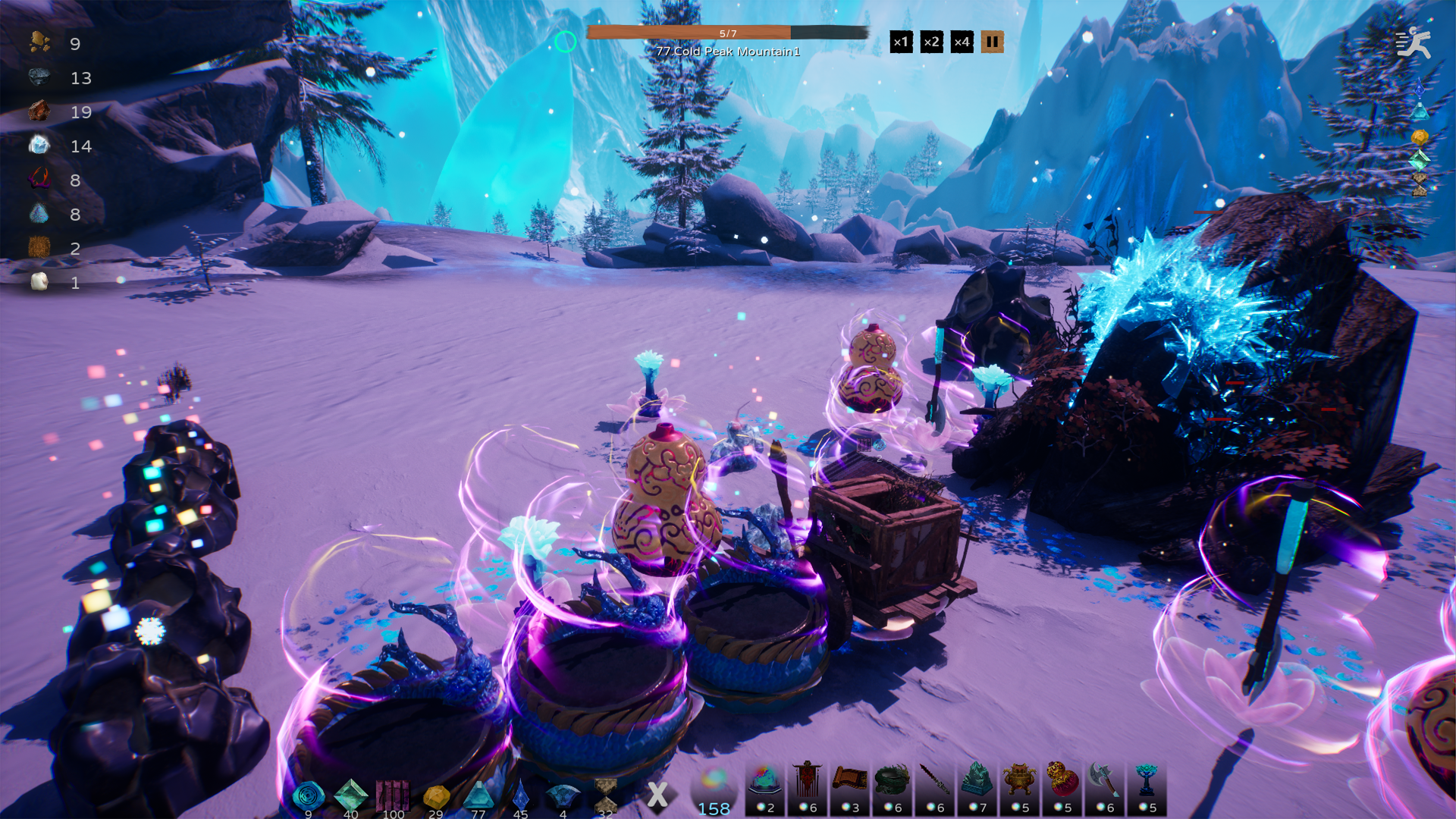Set game speed to x2
This screenshot has height=819, width=1456.
click(x=930, y=42)
